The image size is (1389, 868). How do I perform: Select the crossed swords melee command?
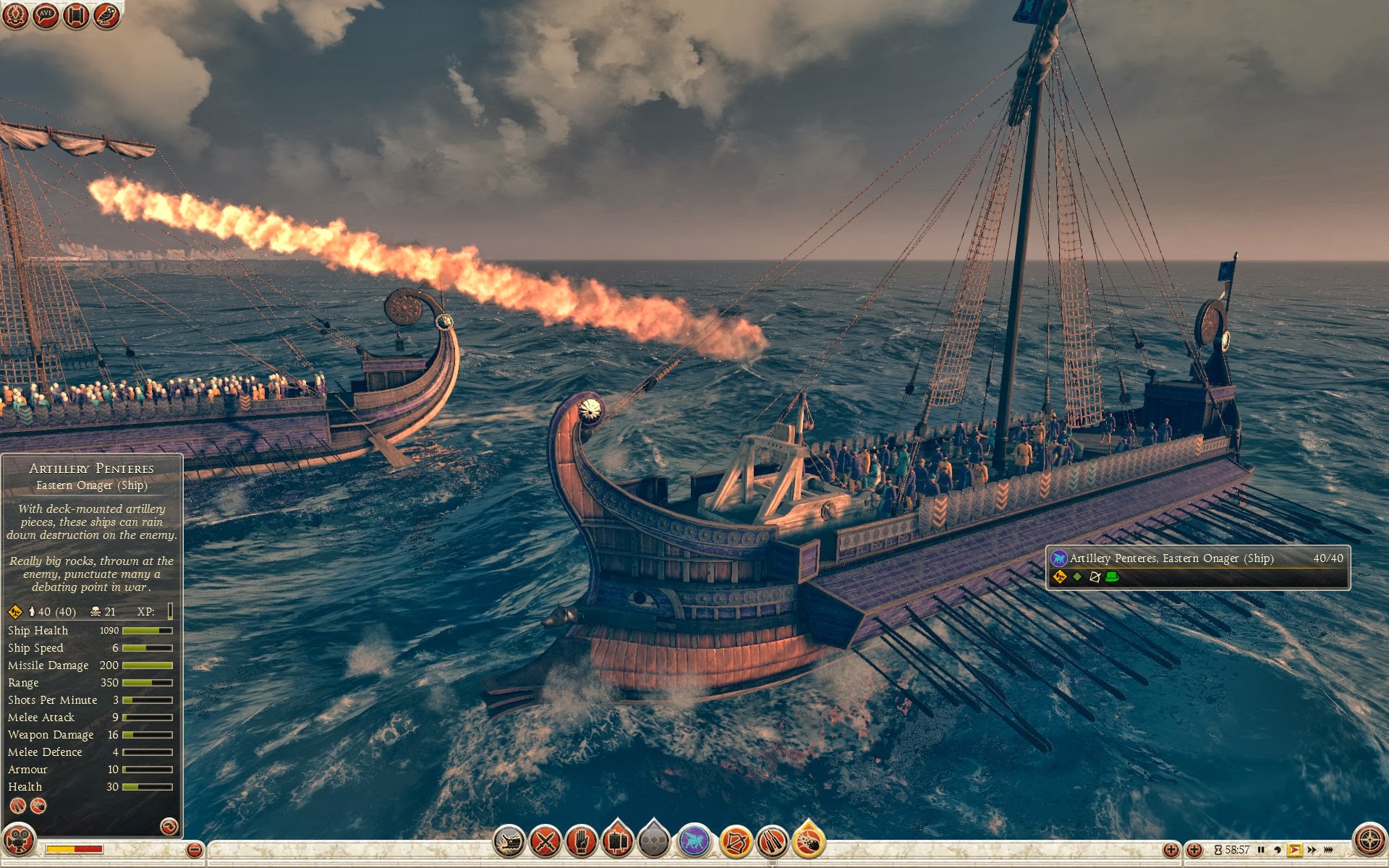pos(545,841)
